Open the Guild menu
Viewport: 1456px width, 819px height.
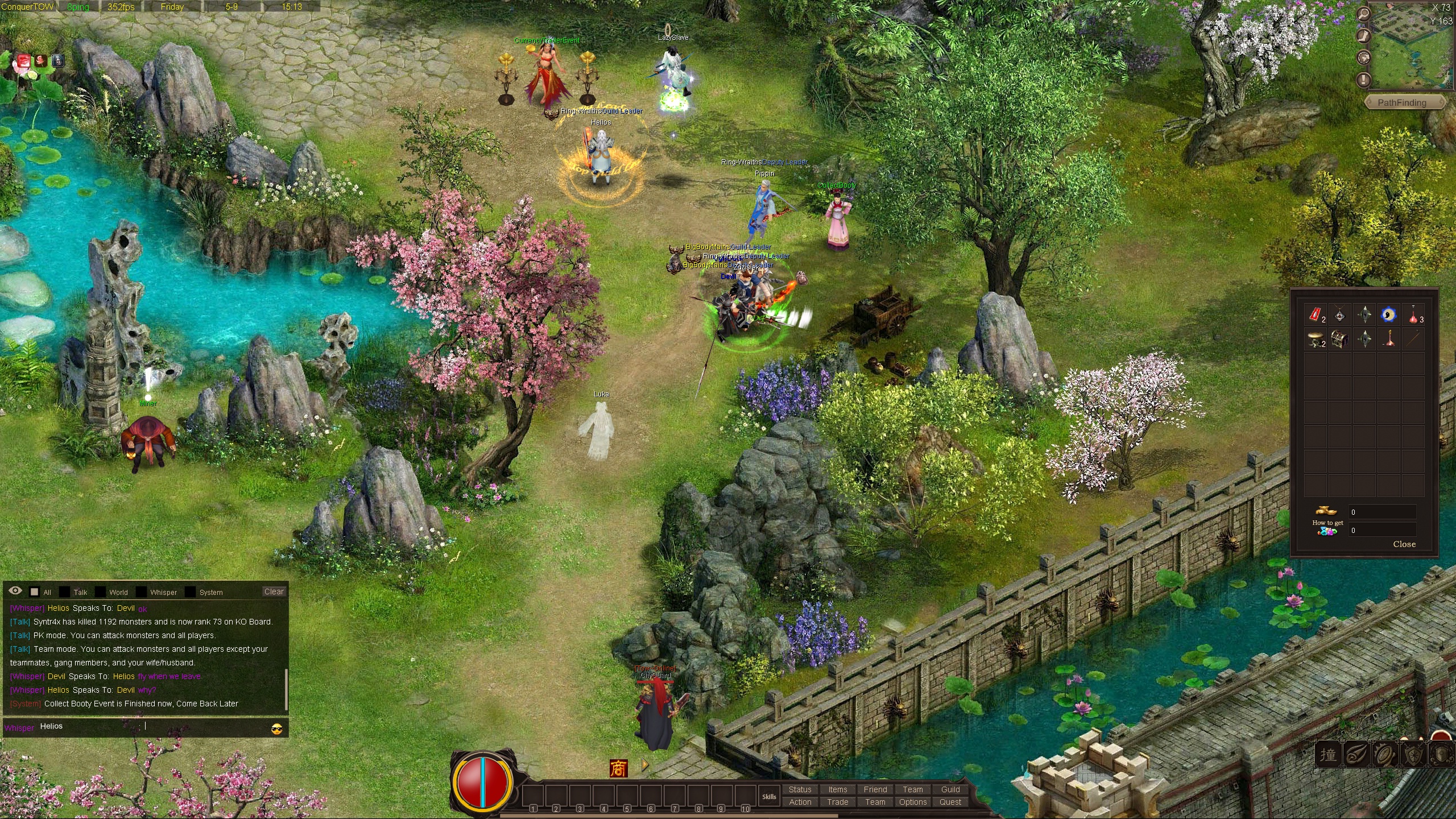click(950, 789)
